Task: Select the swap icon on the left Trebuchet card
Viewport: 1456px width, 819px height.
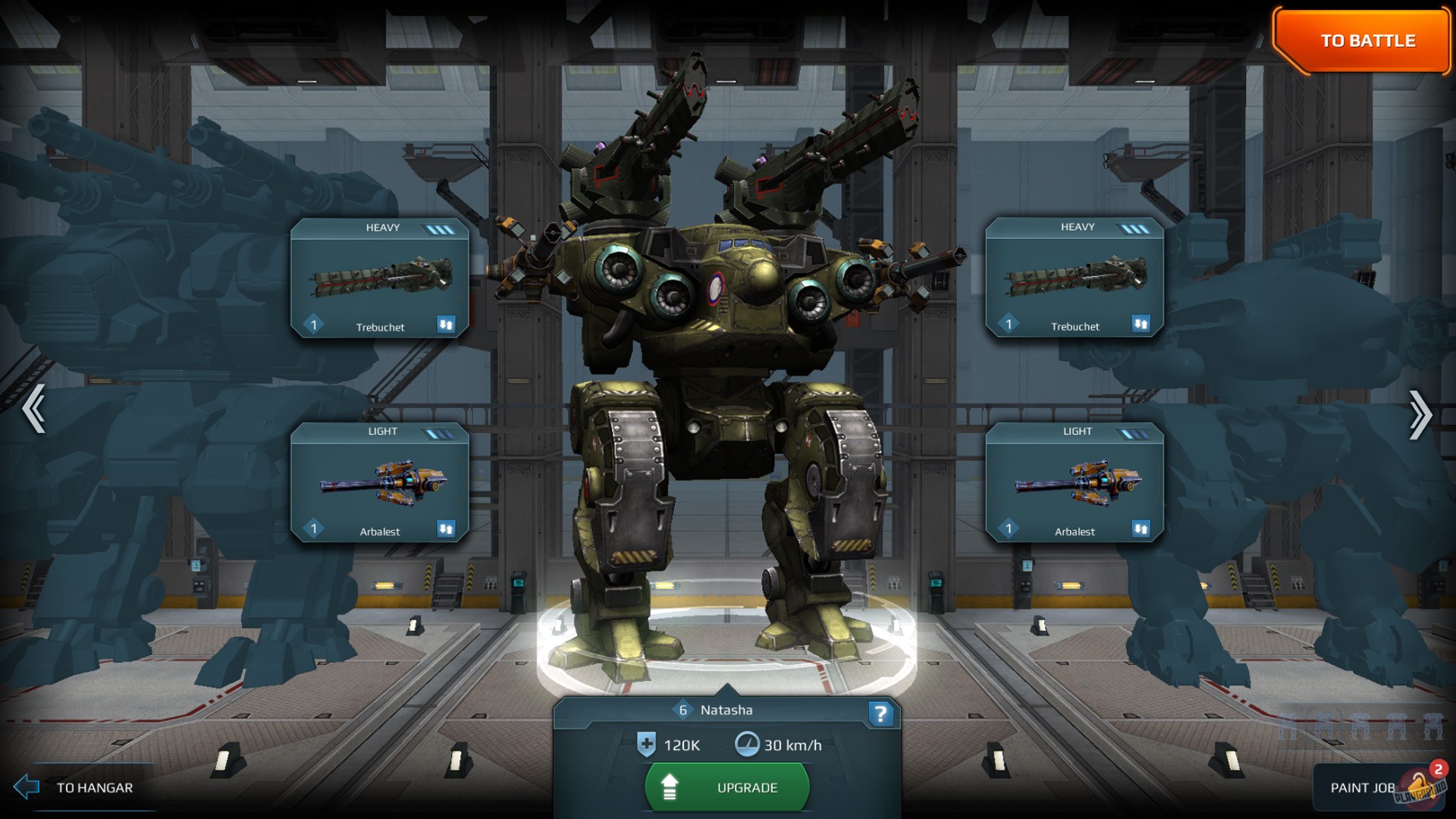Action: (x=447, y=325)
